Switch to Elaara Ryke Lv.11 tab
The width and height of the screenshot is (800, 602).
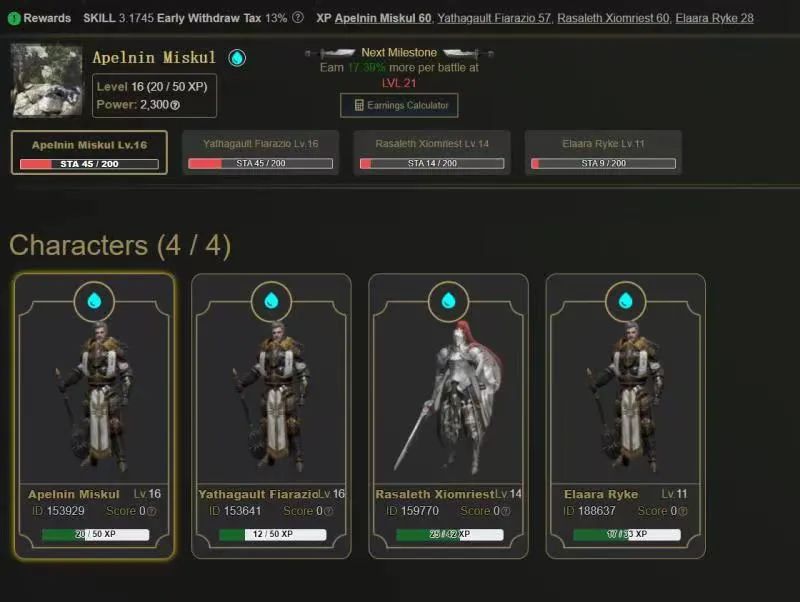603,152
